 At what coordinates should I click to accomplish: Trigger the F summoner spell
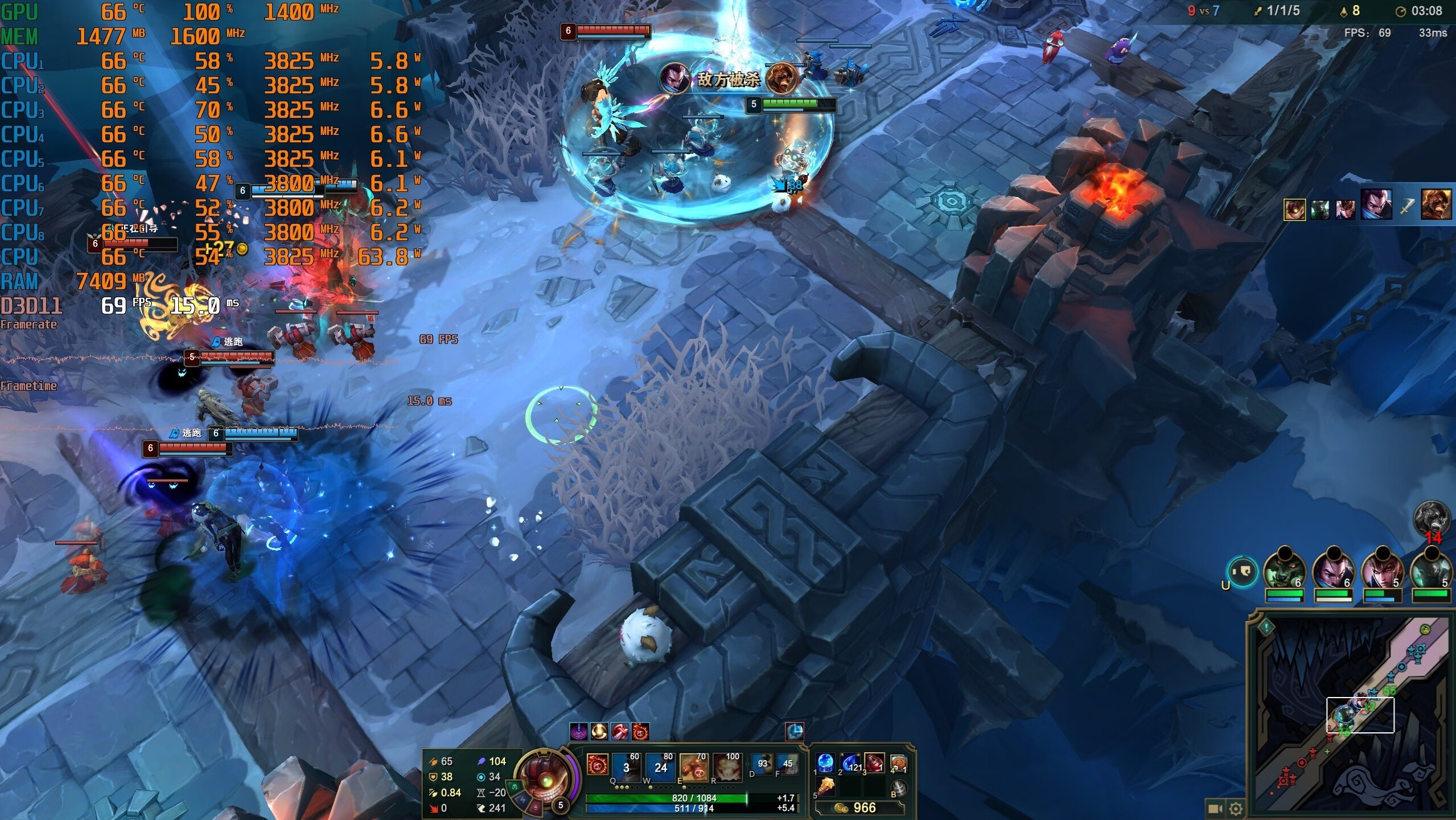(788, 764)
